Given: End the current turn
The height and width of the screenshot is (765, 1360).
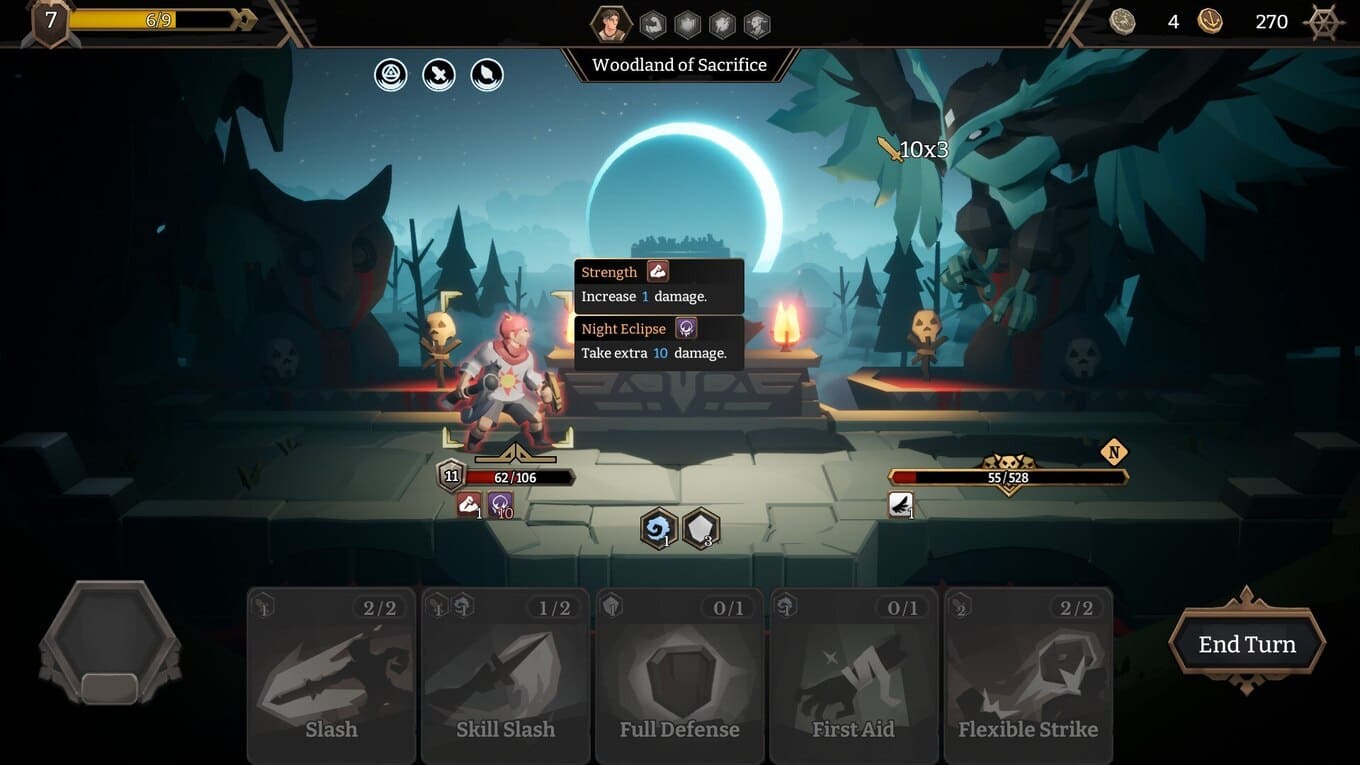Looking at the screenshot, I should coord(1247,644).
